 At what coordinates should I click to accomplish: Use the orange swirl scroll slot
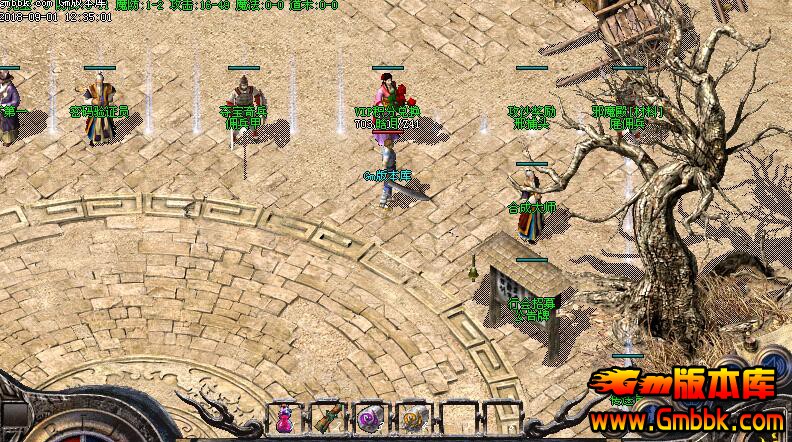[x=412, y=419]
